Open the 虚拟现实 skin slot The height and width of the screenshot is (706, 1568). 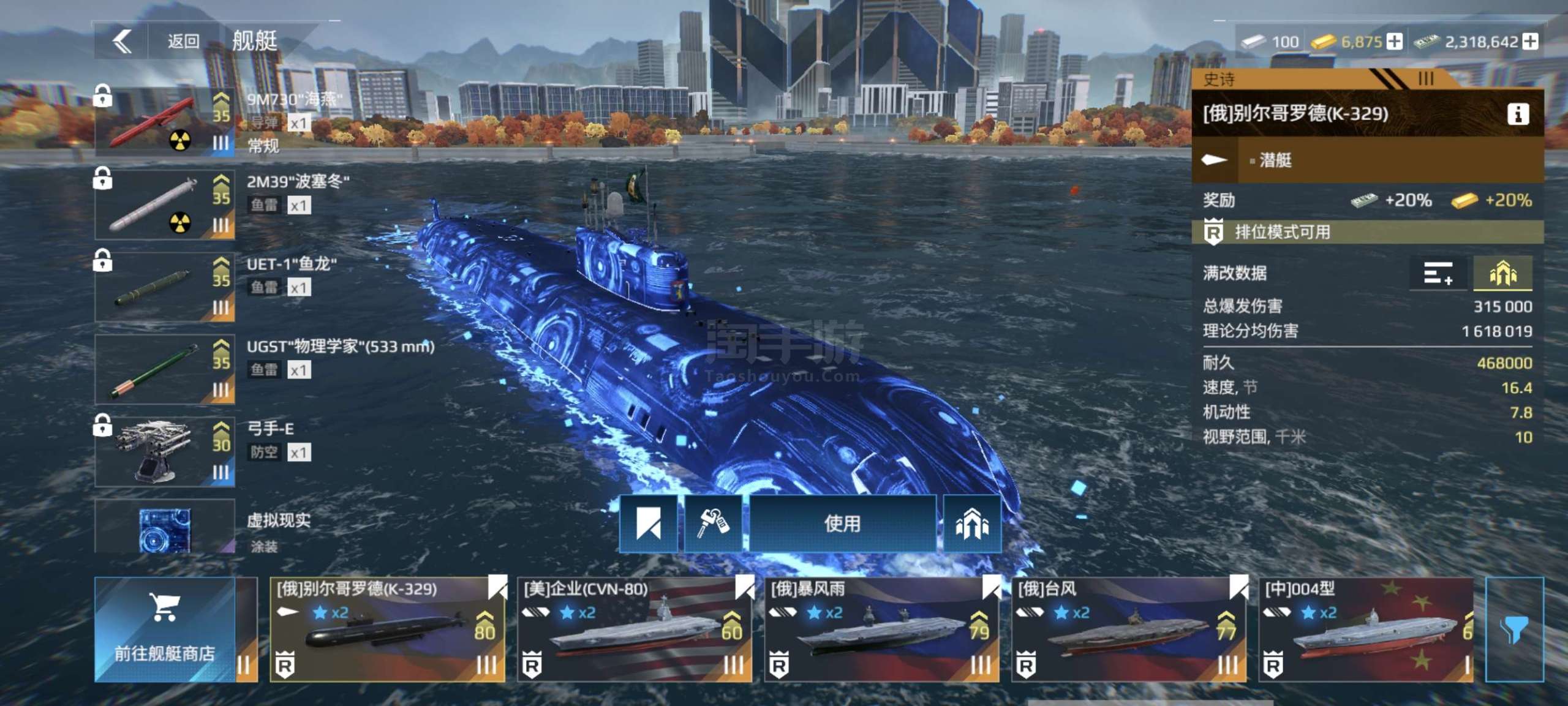click(164, 528)
